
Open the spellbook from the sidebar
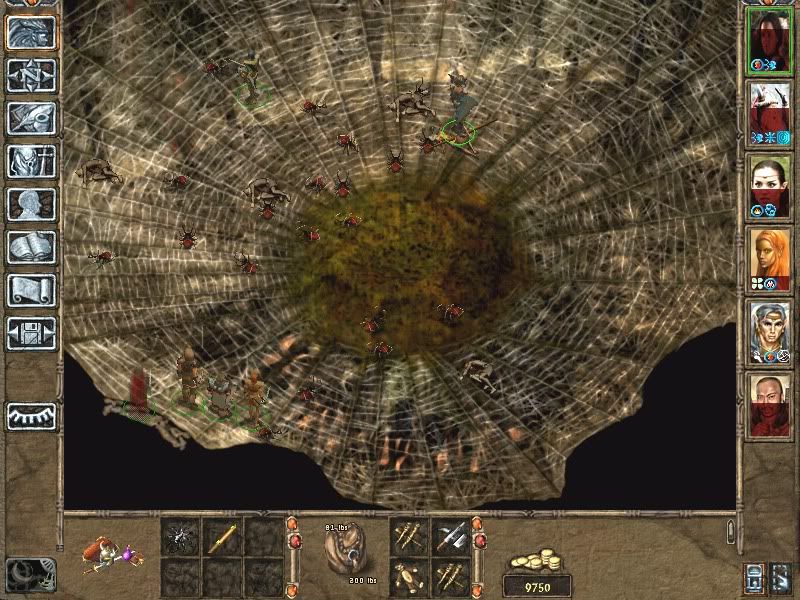click(31, 247)
